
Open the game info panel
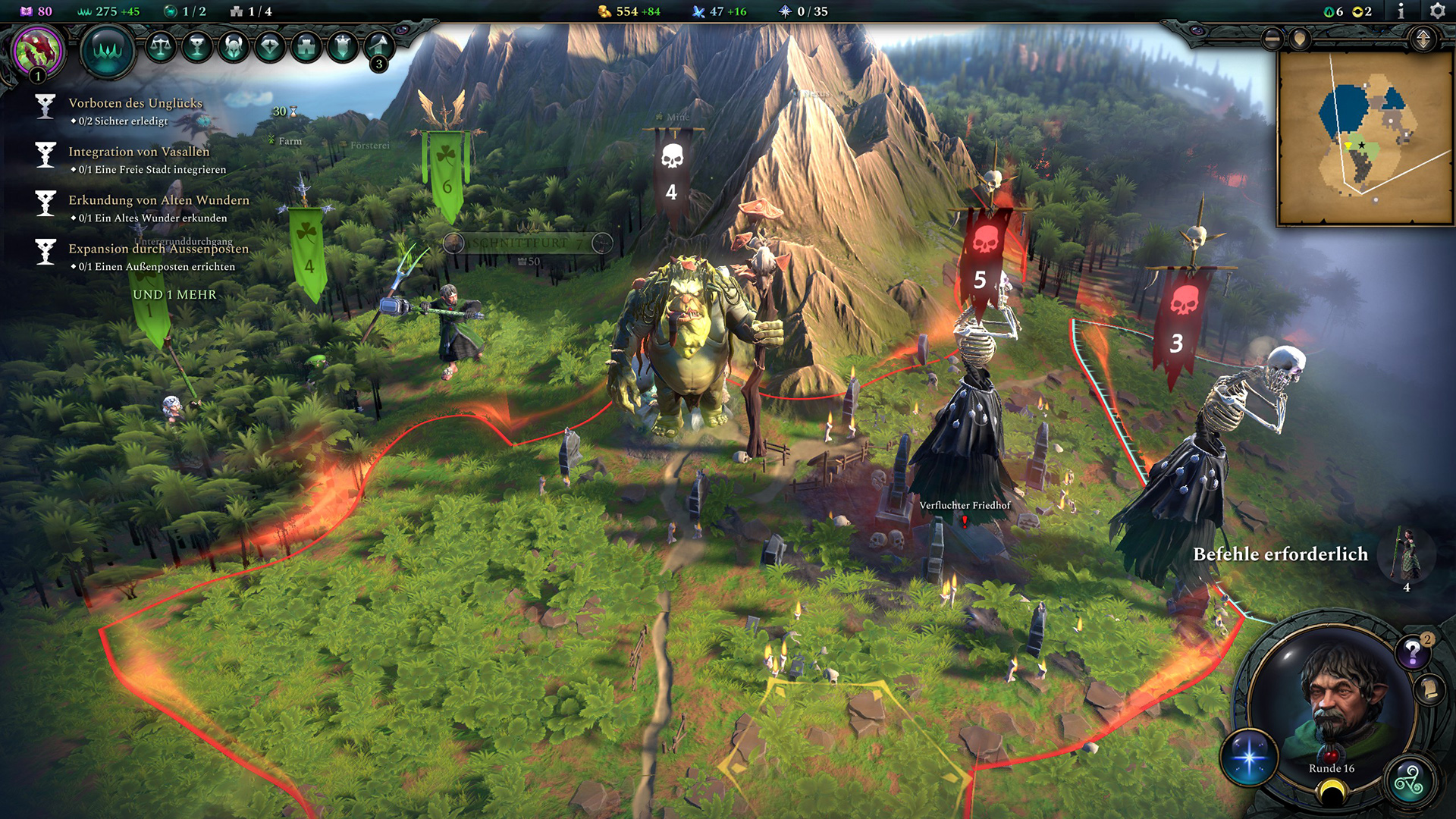pyautogui.click(x=1400, y=11)
